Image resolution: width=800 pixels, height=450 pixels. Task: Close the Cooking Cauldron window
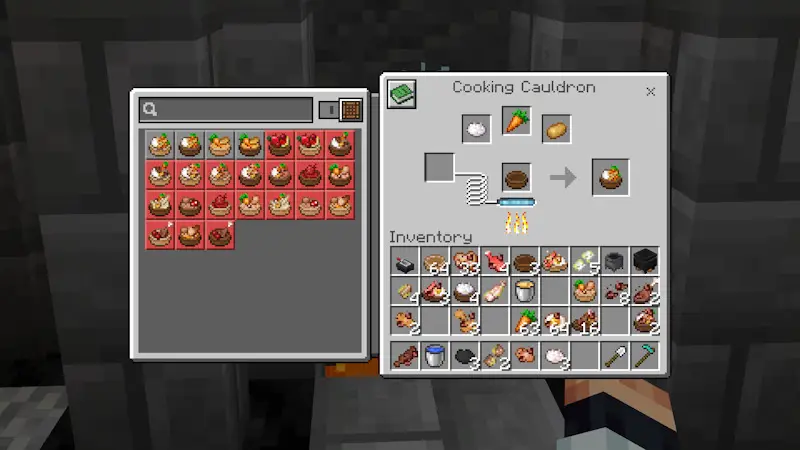pos(650,91)
